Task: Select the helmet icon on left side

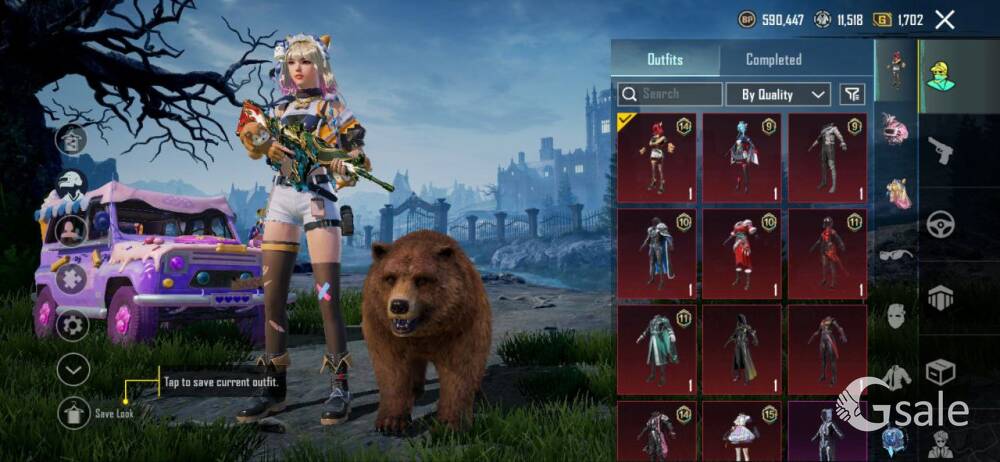Action: 71,184
